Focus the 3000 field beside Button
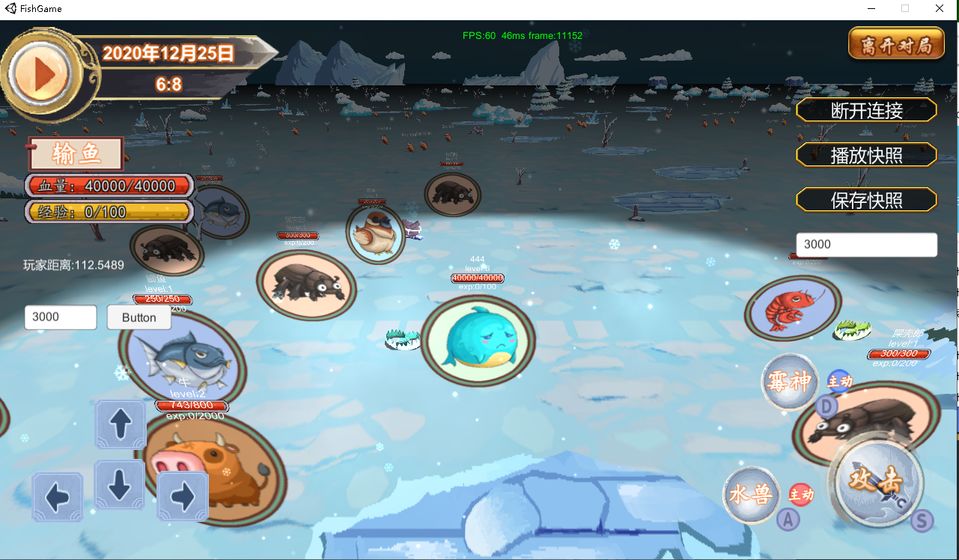Screen dimensions: 959x560 [x=60, y=317]
